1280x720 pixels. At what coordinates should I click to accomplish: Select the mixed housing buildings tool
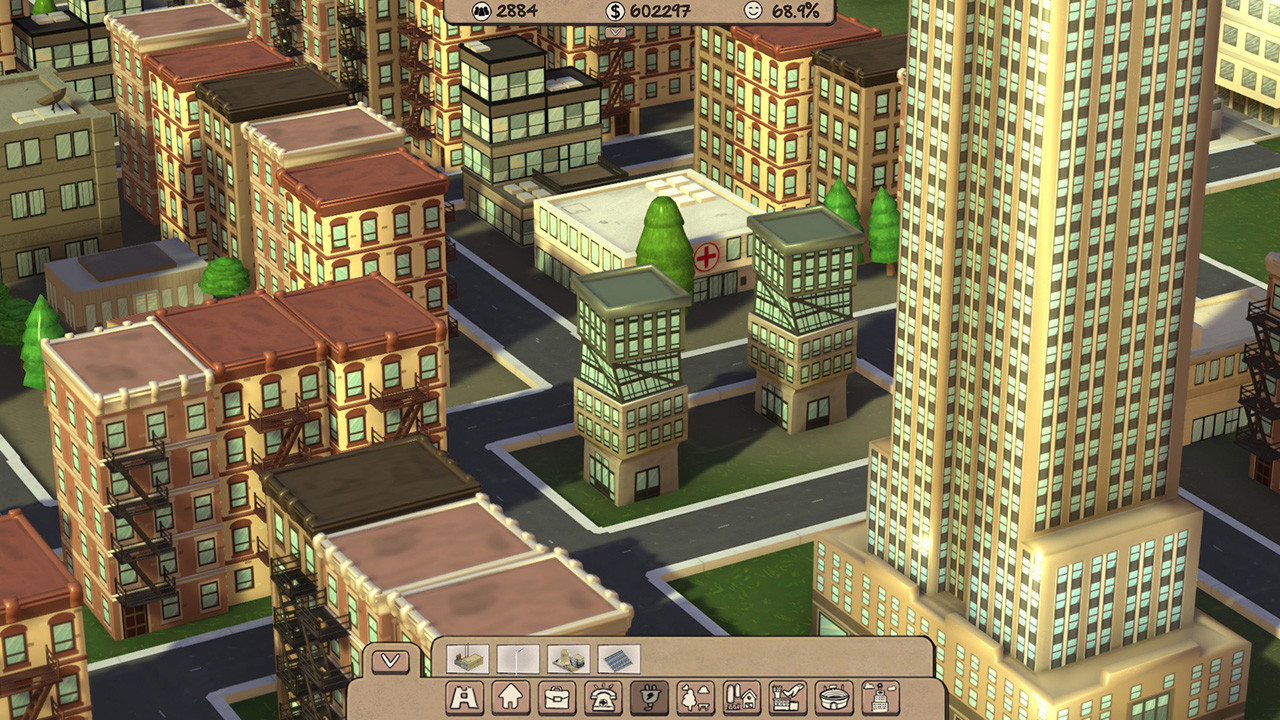742,696
